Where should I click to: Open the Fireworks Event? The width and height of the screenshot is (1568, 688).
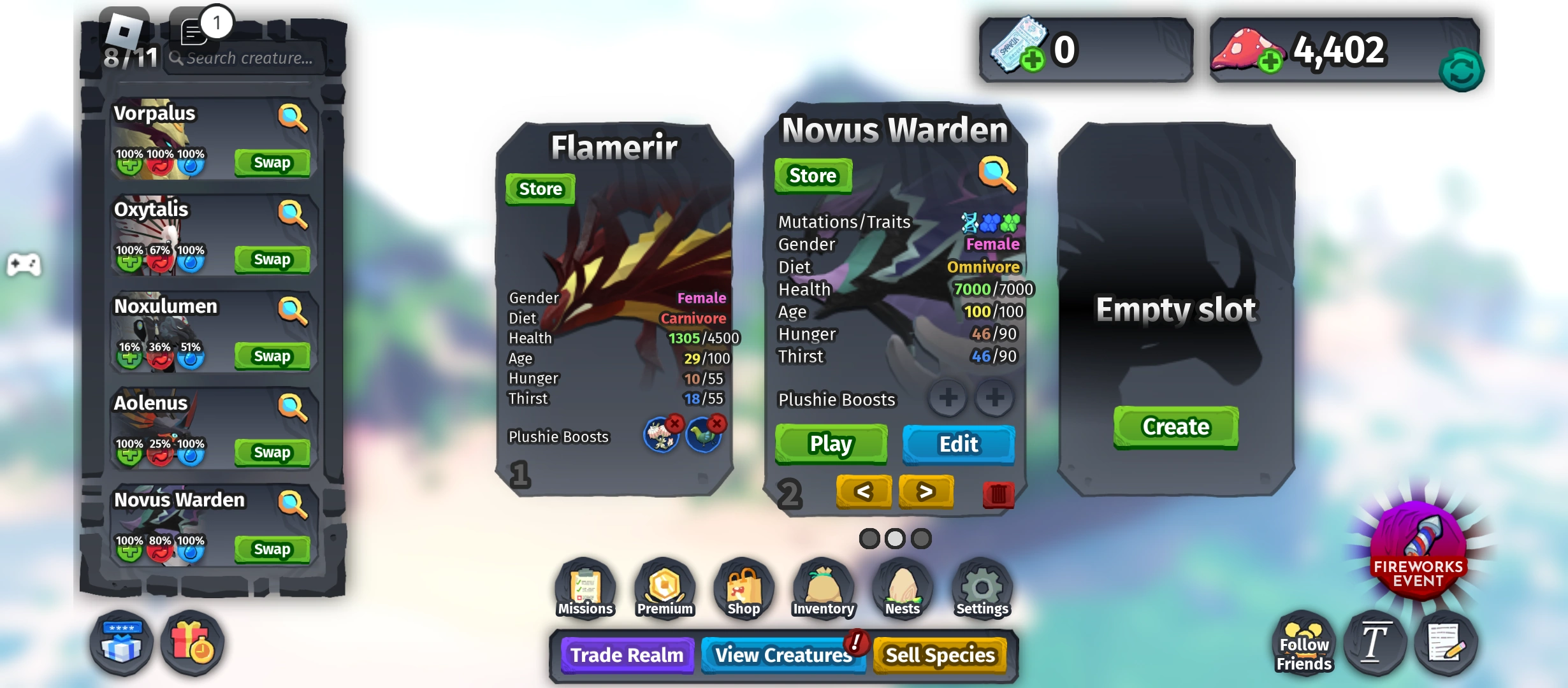(x=1420, y=552)
